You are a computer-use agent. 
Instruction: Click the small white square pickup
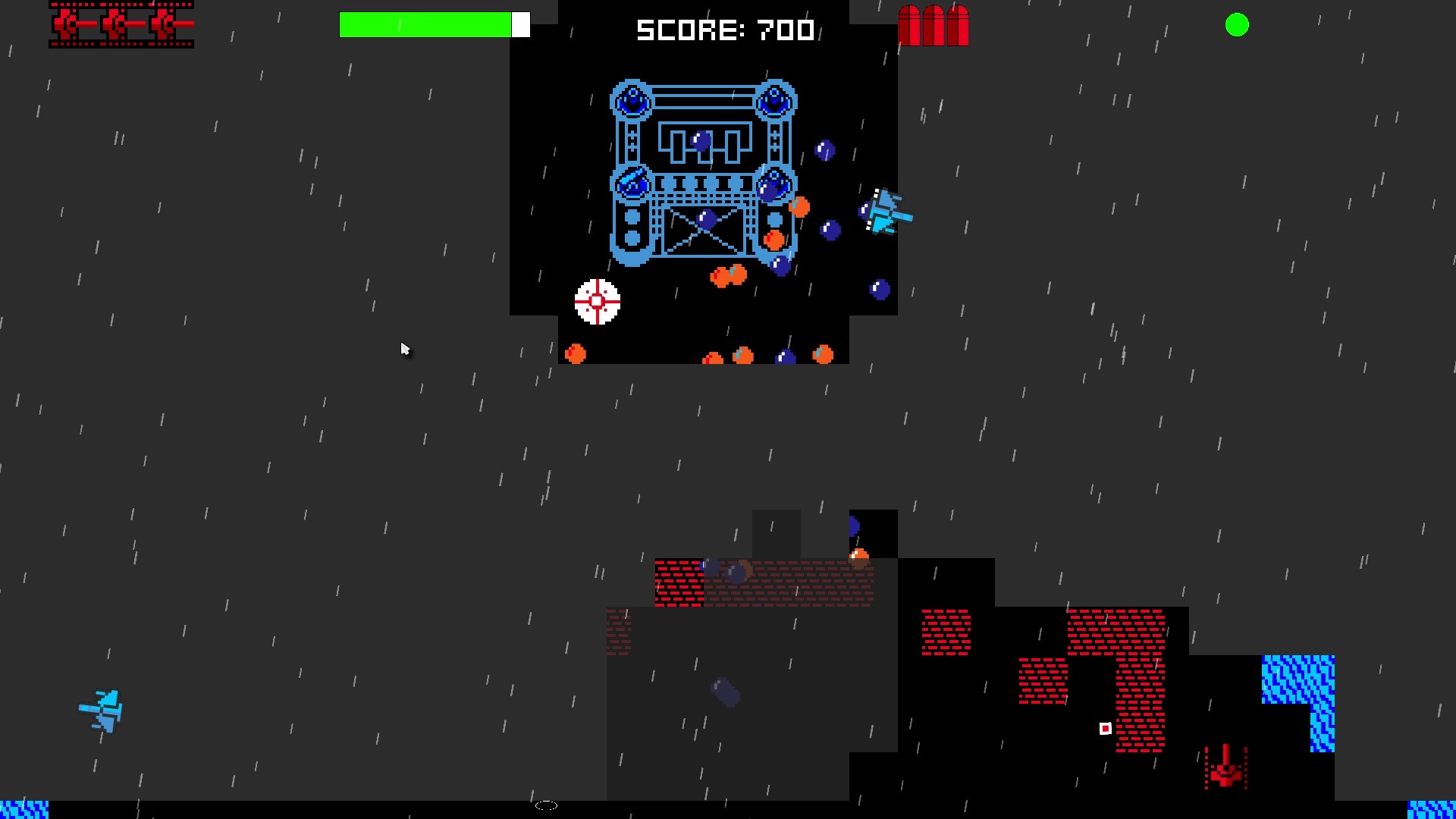[1104, 728]
